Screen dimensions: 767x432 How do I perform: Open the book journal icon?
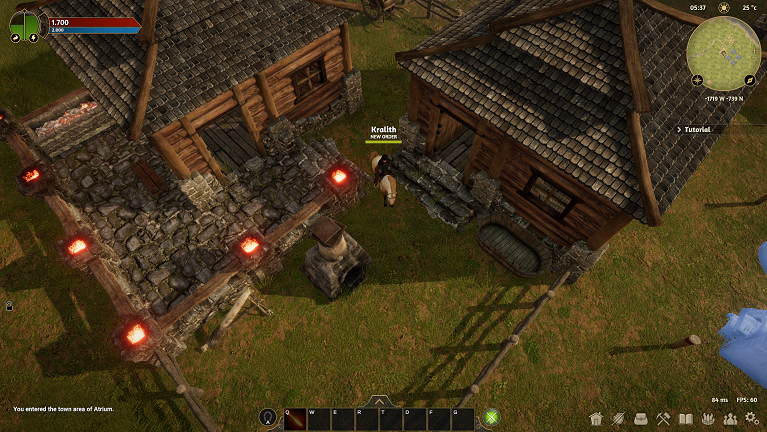[685, 418]
